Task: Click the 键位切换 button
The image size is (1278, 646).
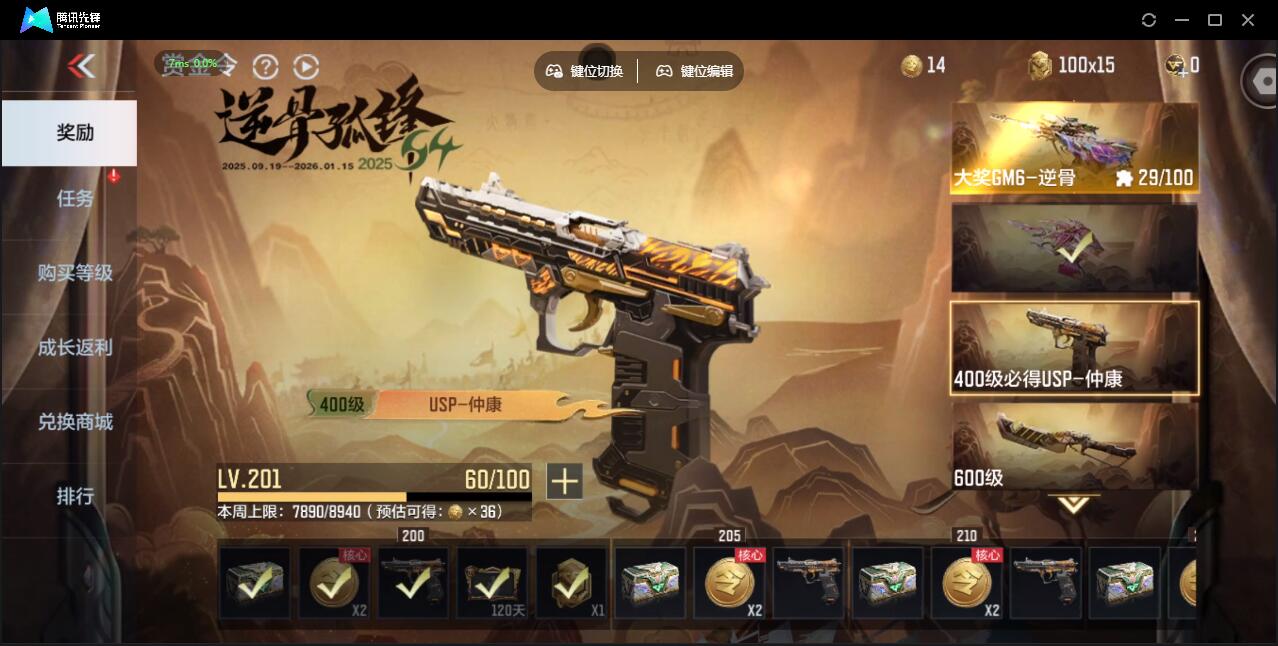Action: click(x=585, y=71)
